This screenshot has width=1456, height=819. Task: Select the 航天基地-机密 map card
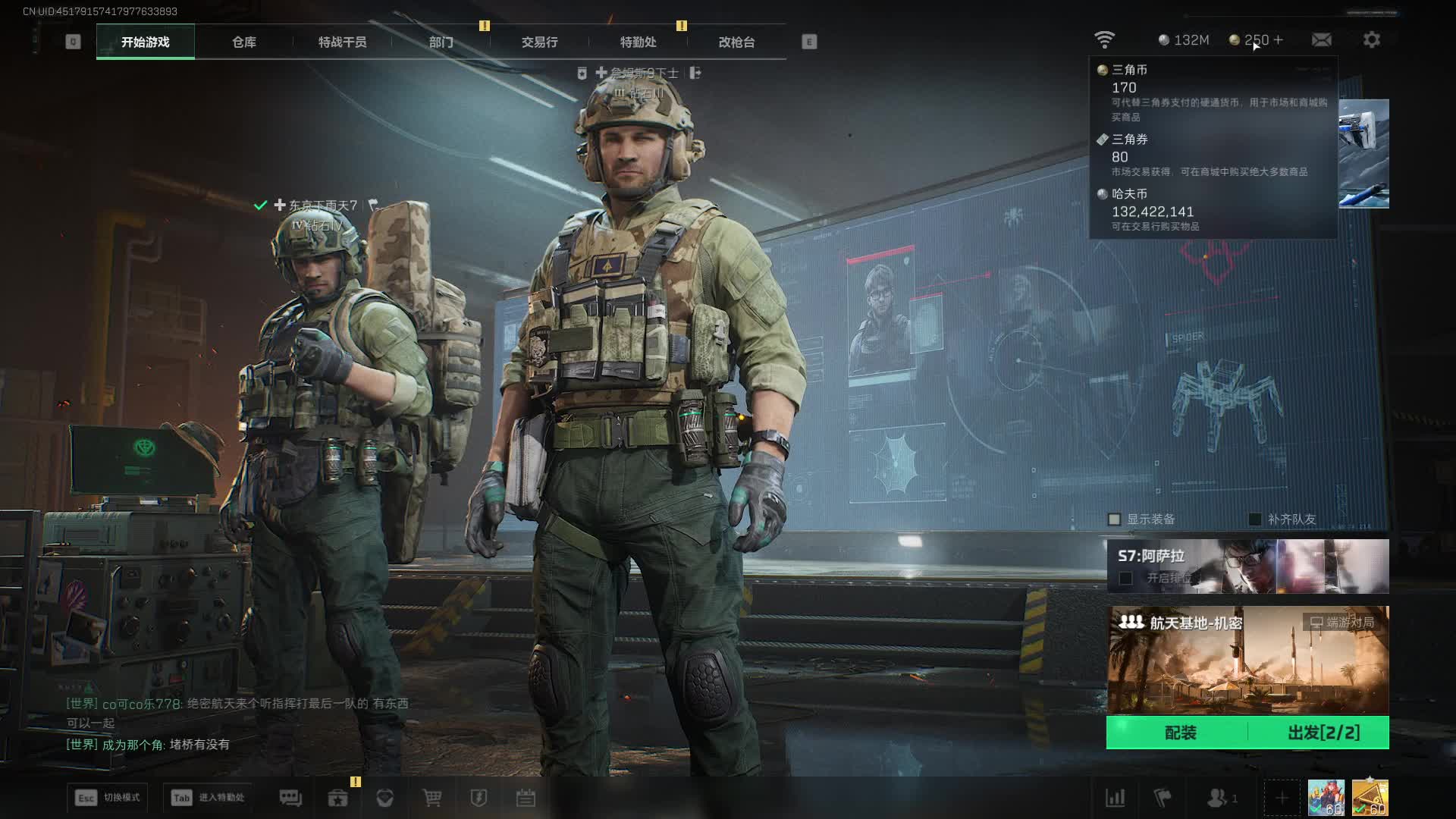pos(1247,660)
